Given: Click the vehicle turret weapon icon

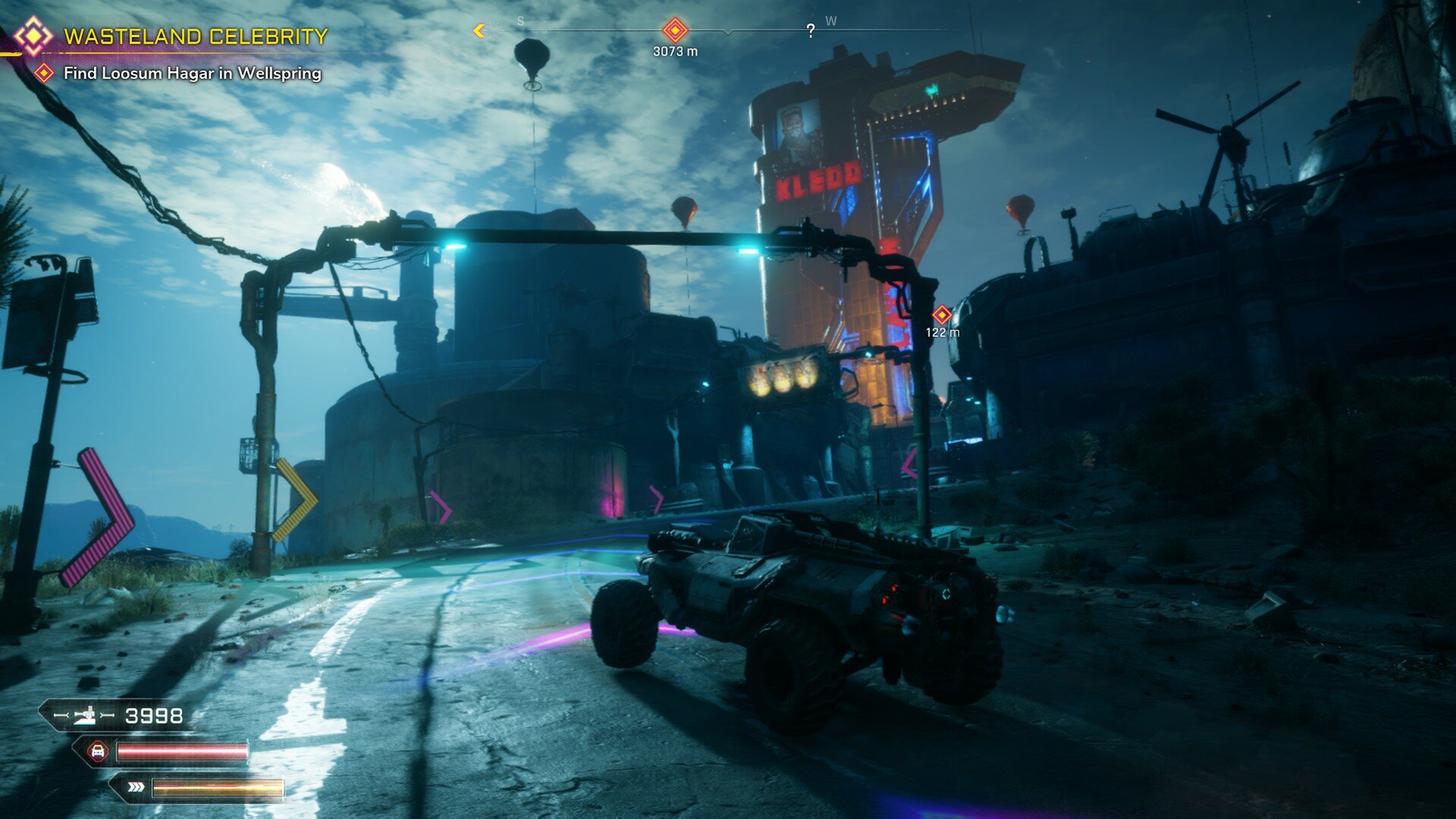Looking at the screenshot, I should [85, 715].
